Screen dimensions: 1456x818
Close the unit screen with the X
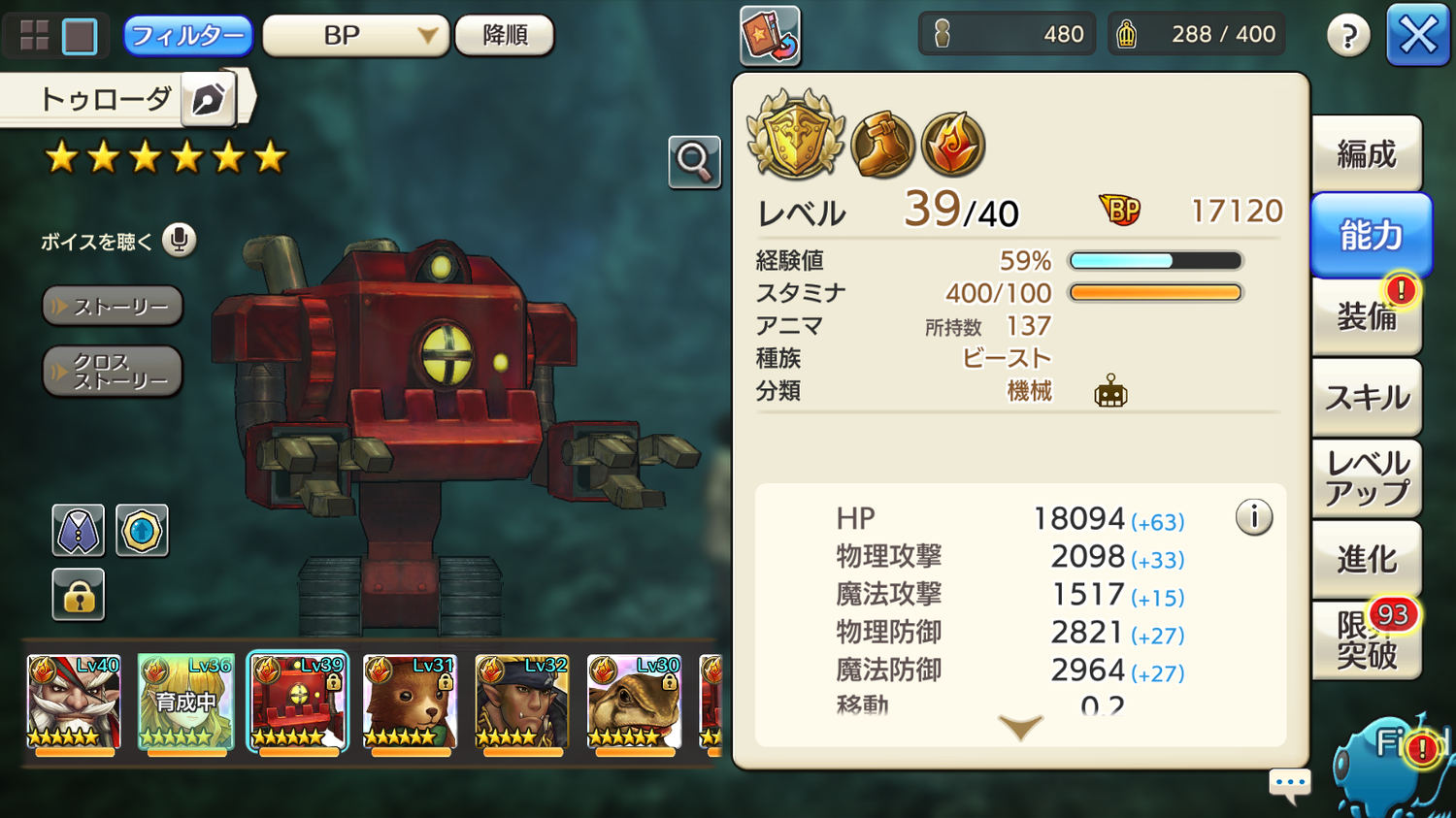(1417, 36)
